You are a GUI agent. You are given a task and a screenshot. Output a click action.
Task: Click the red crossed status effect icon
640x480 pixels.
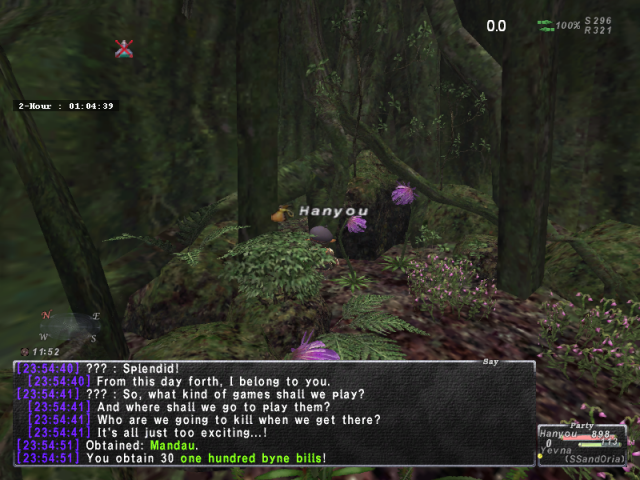point(124,47)
